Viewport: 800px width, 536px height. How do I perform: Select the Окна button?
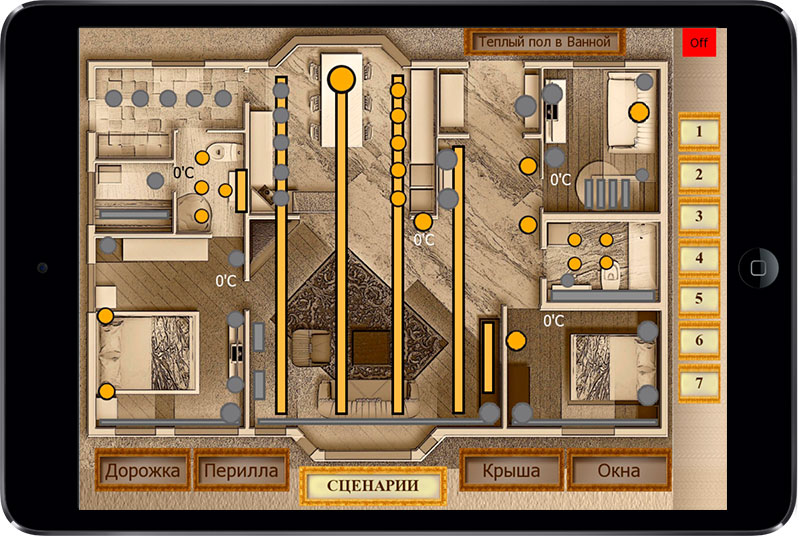(x=619, y=471)
